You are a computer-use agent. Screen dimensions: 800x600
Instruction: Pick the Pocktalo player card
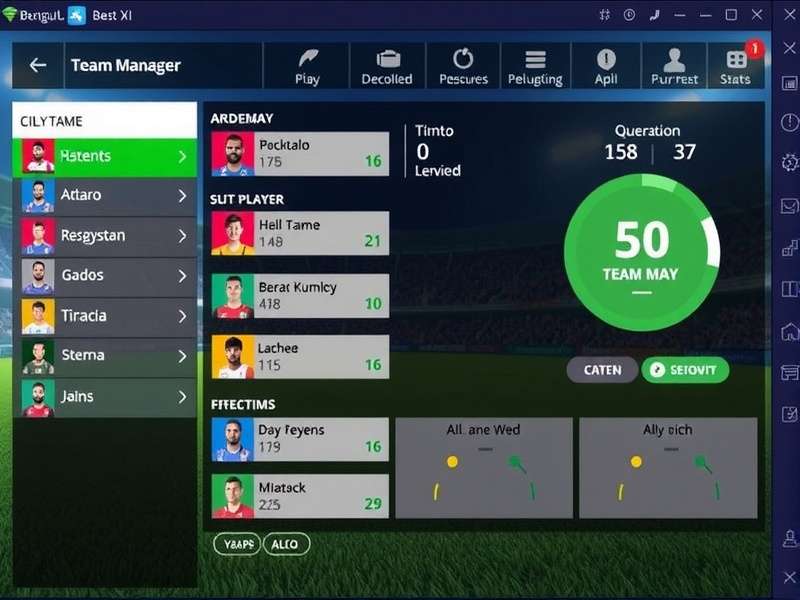click(x=300, y=154)
